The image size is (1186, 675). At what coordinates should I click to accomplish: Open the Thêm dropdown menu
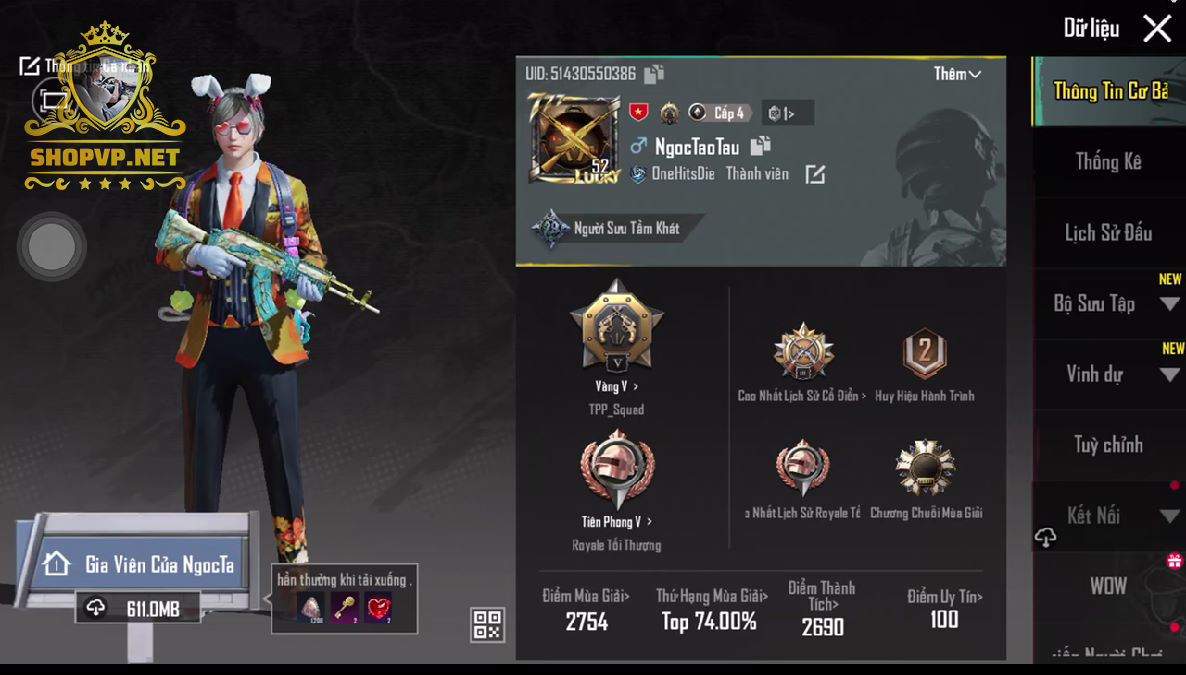tap(957, 74)
